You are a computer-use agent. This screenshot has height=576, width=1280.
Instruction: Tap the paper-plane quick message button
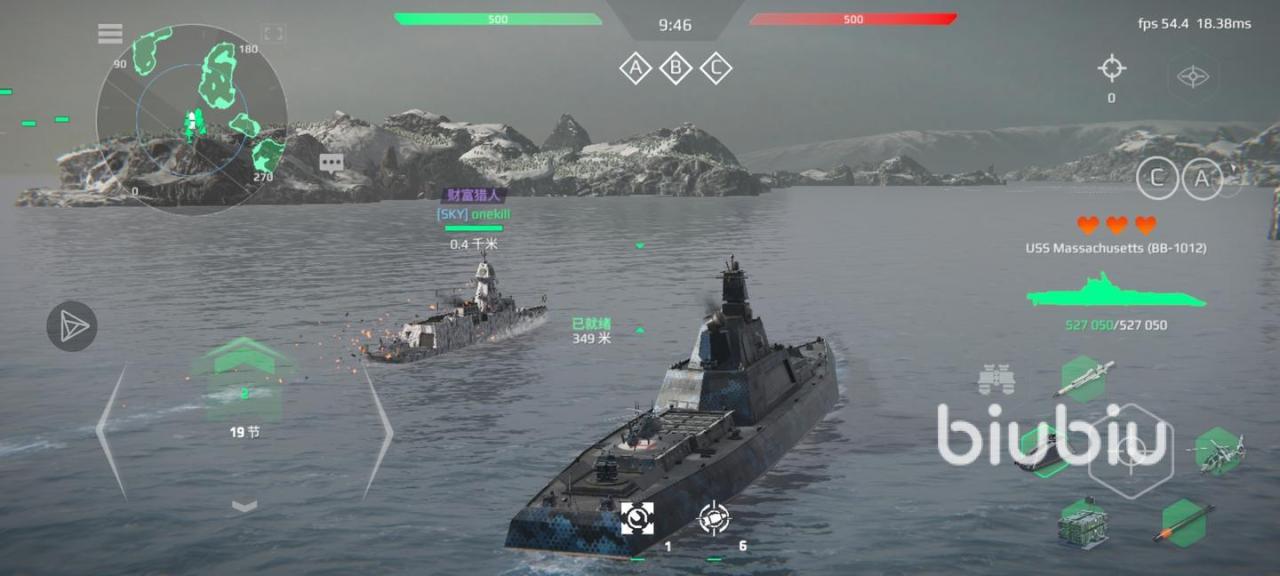pos(72,326)
